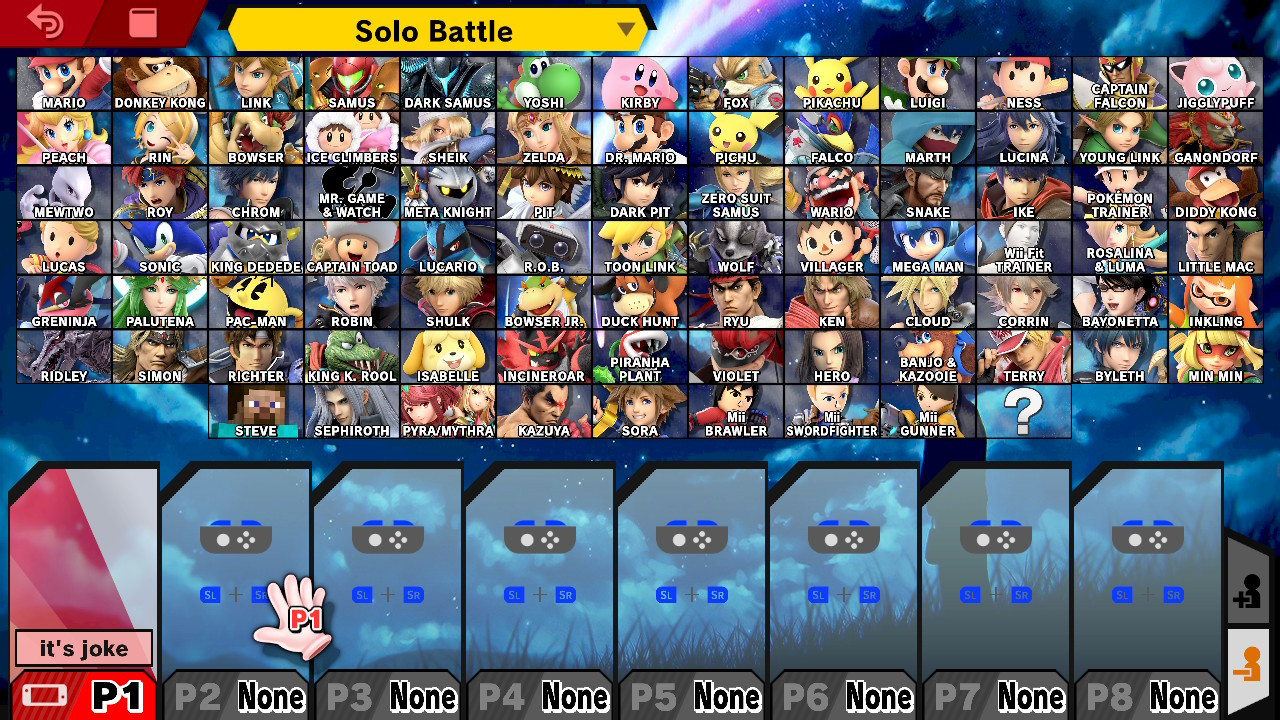Image resolution: width=1280 pixels, height=720 pixels.
Task: Select Zelda's portrait thumbnail
Action: 543,135
